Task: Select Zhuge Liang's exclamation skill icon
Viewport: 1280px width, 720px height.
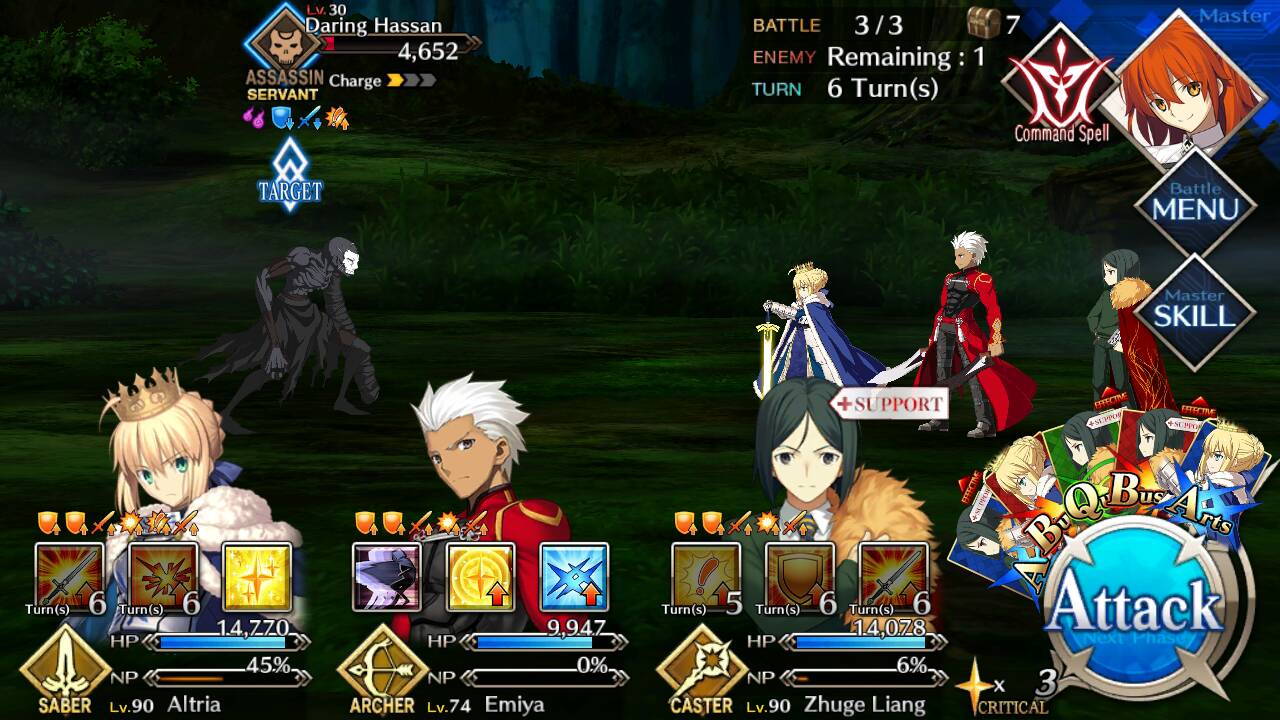Action: click(706, 577)
